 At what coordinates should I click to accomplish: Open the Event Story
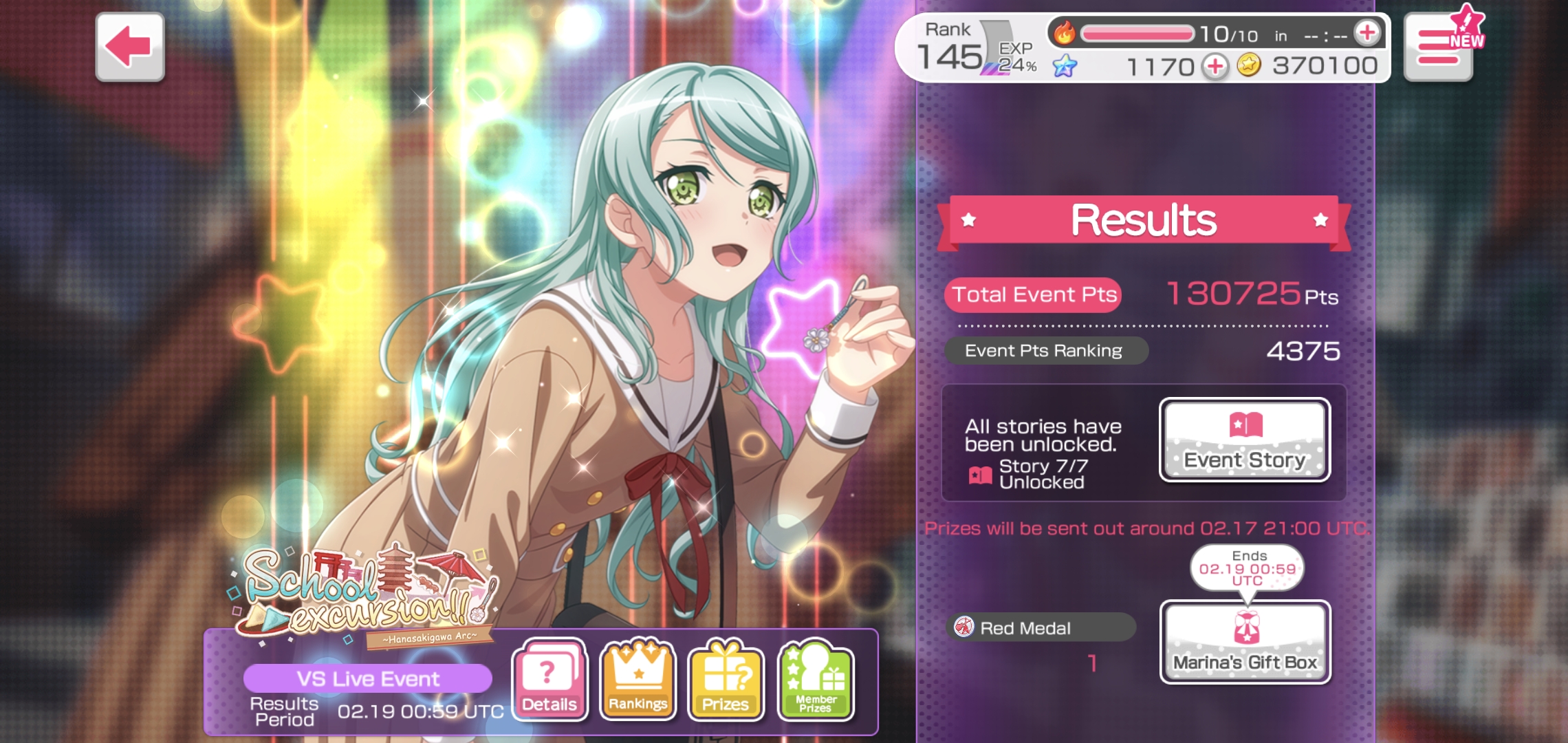pos(1245,440)
